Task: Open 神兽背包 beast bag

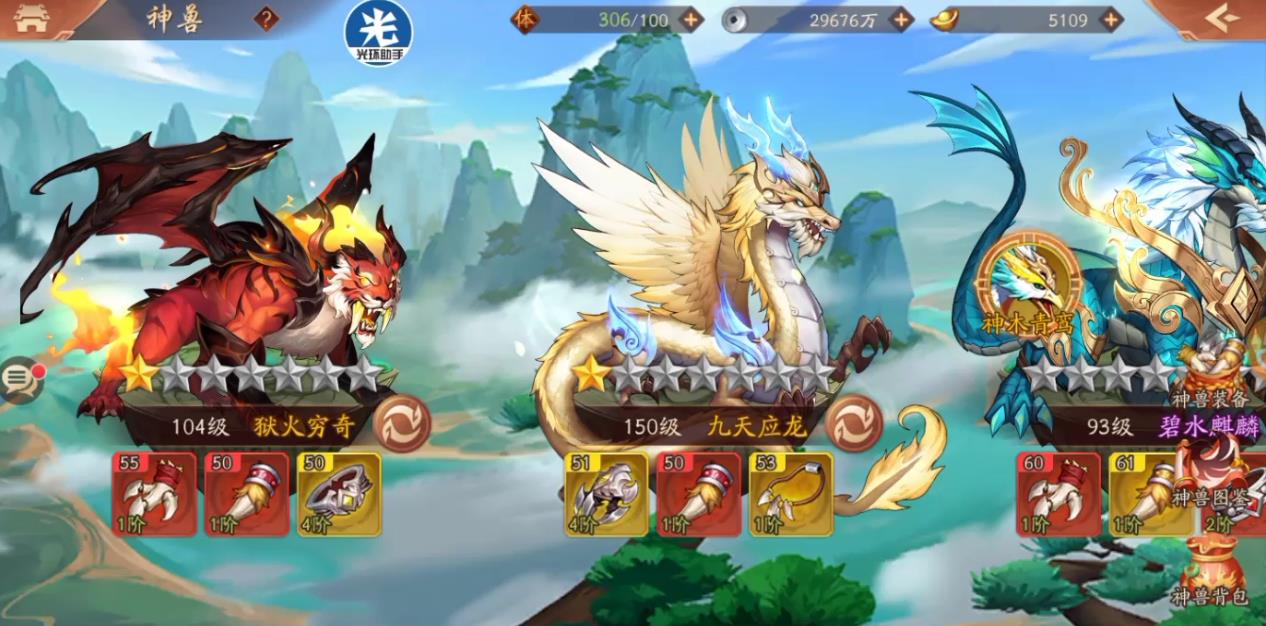Action: point(1211,574)
